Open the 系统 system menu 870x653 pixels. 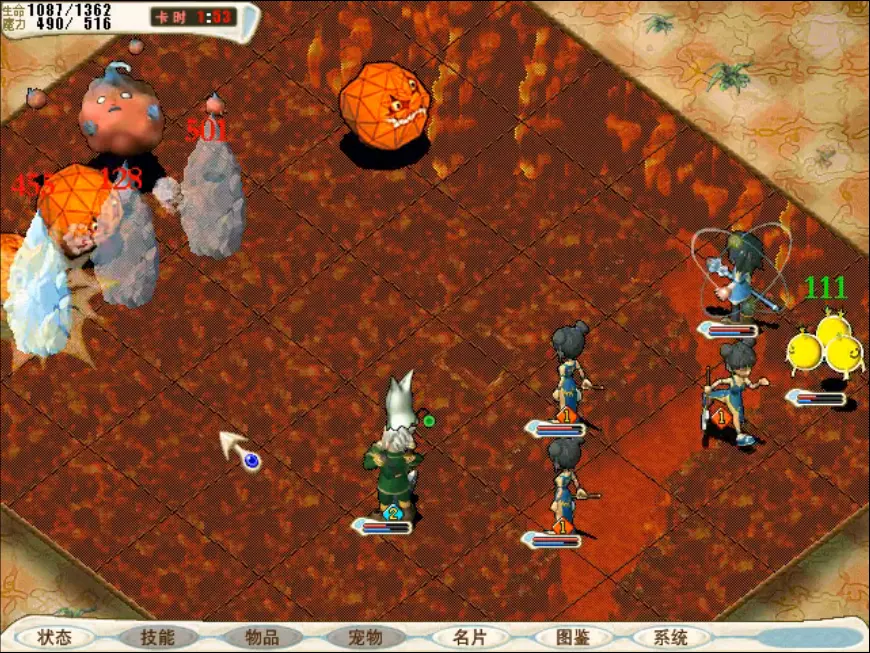point(671,637)
